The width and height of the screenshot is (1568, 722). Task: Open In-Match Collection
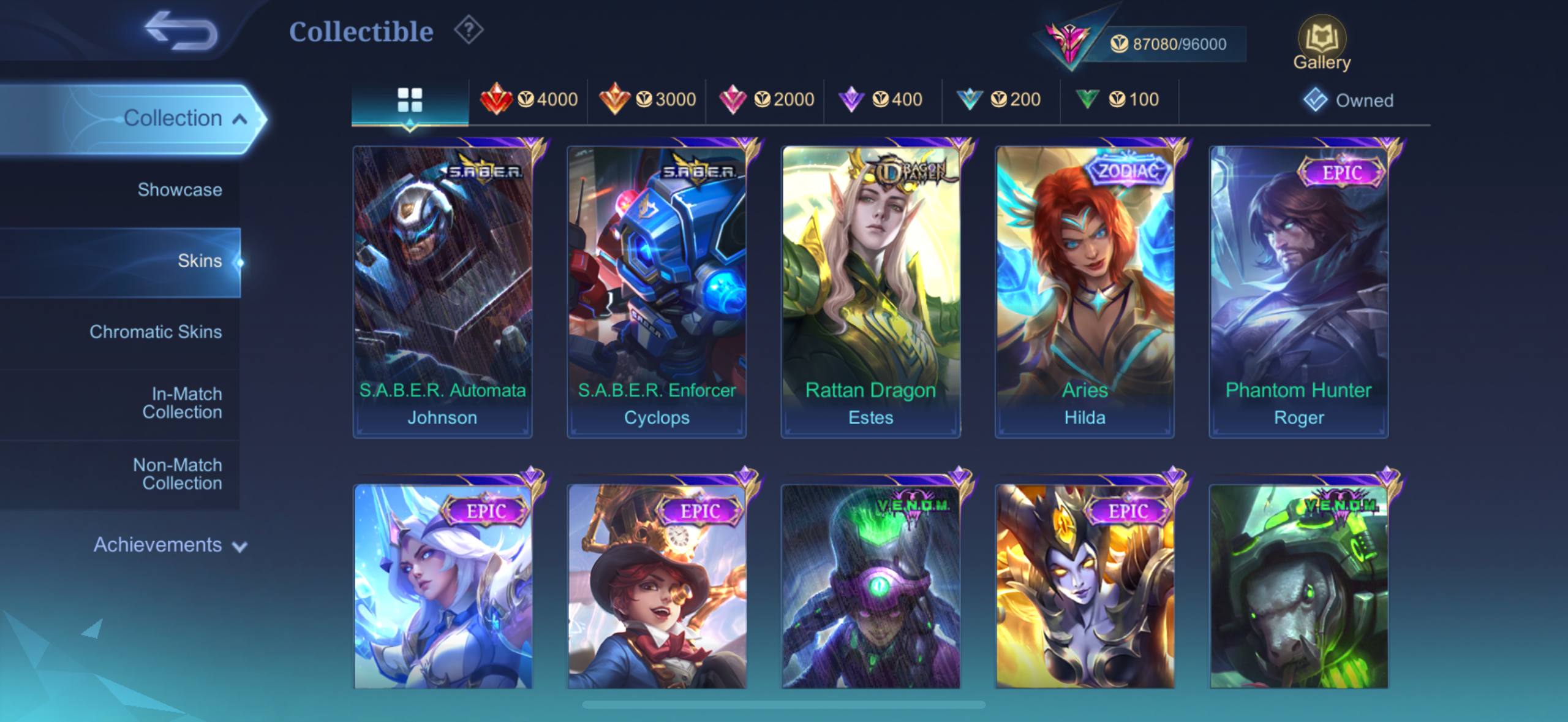click(x=181, y=403)
